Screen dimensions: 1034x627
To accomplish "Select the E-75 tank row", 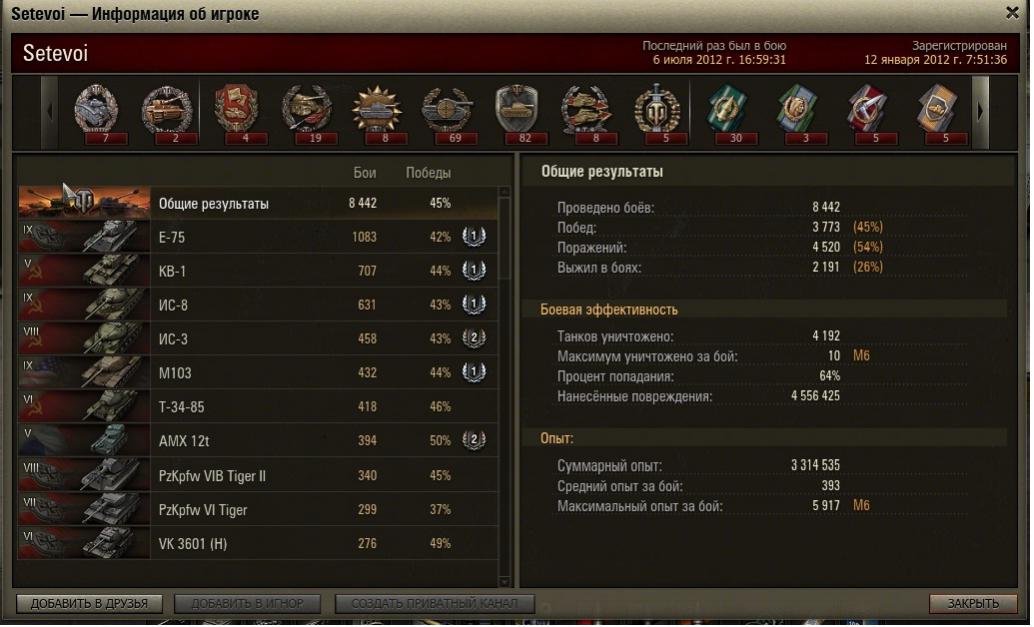I will coord(257,238).
